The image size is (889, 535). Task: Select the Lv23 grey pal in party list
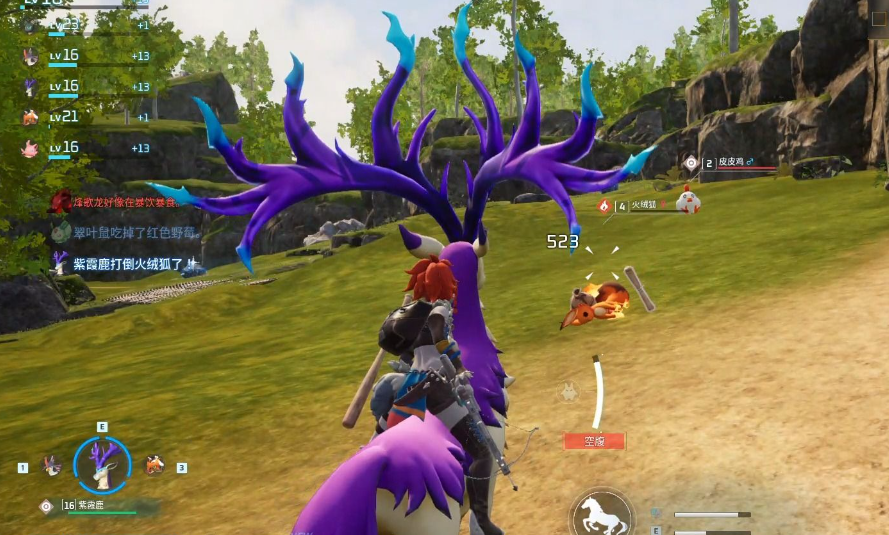[x=30, y=25]
